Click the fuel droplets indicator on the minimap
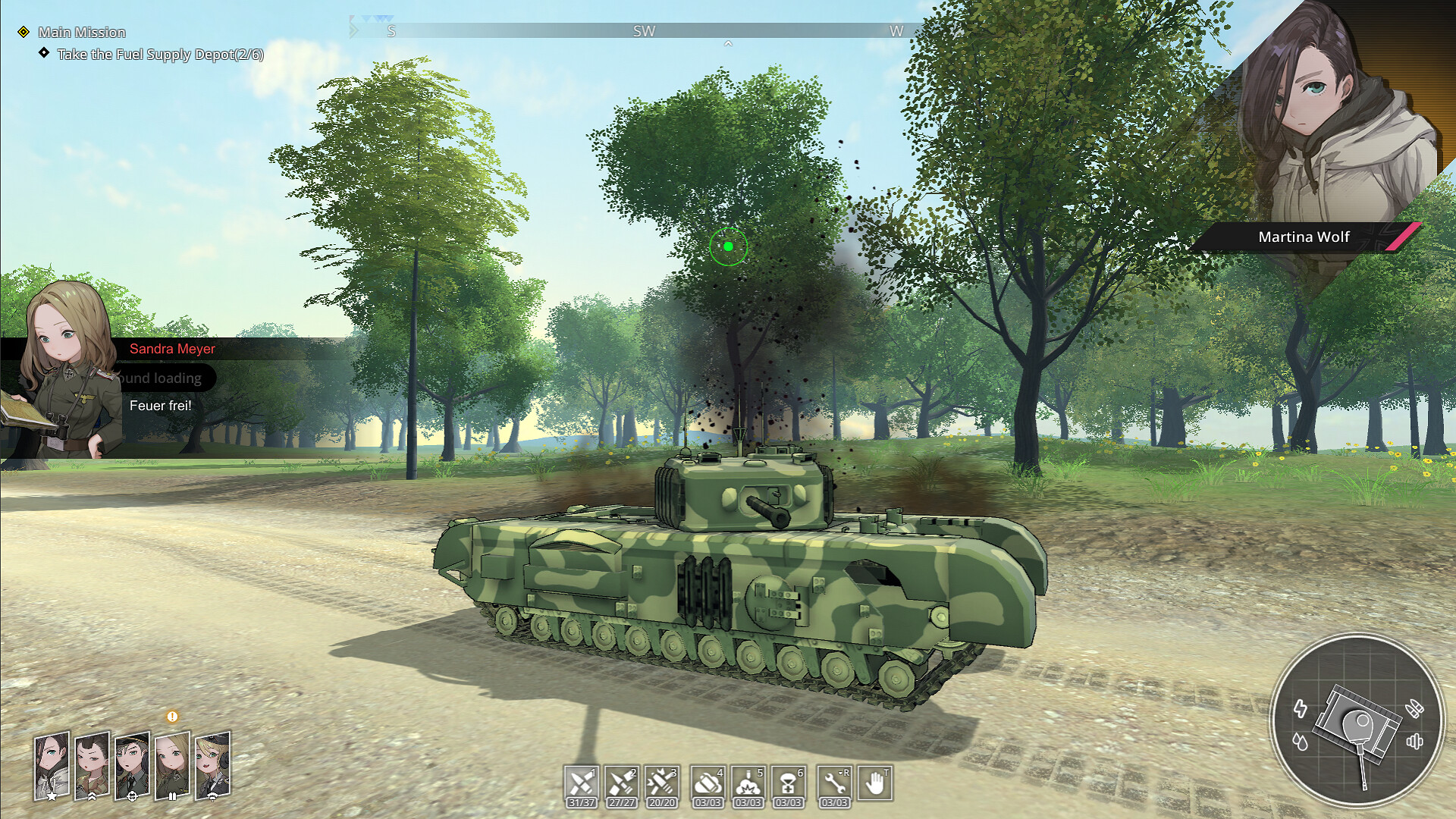Viewport: 1456px width, 819px height. pyautogui.click(x=1301, y=741)
